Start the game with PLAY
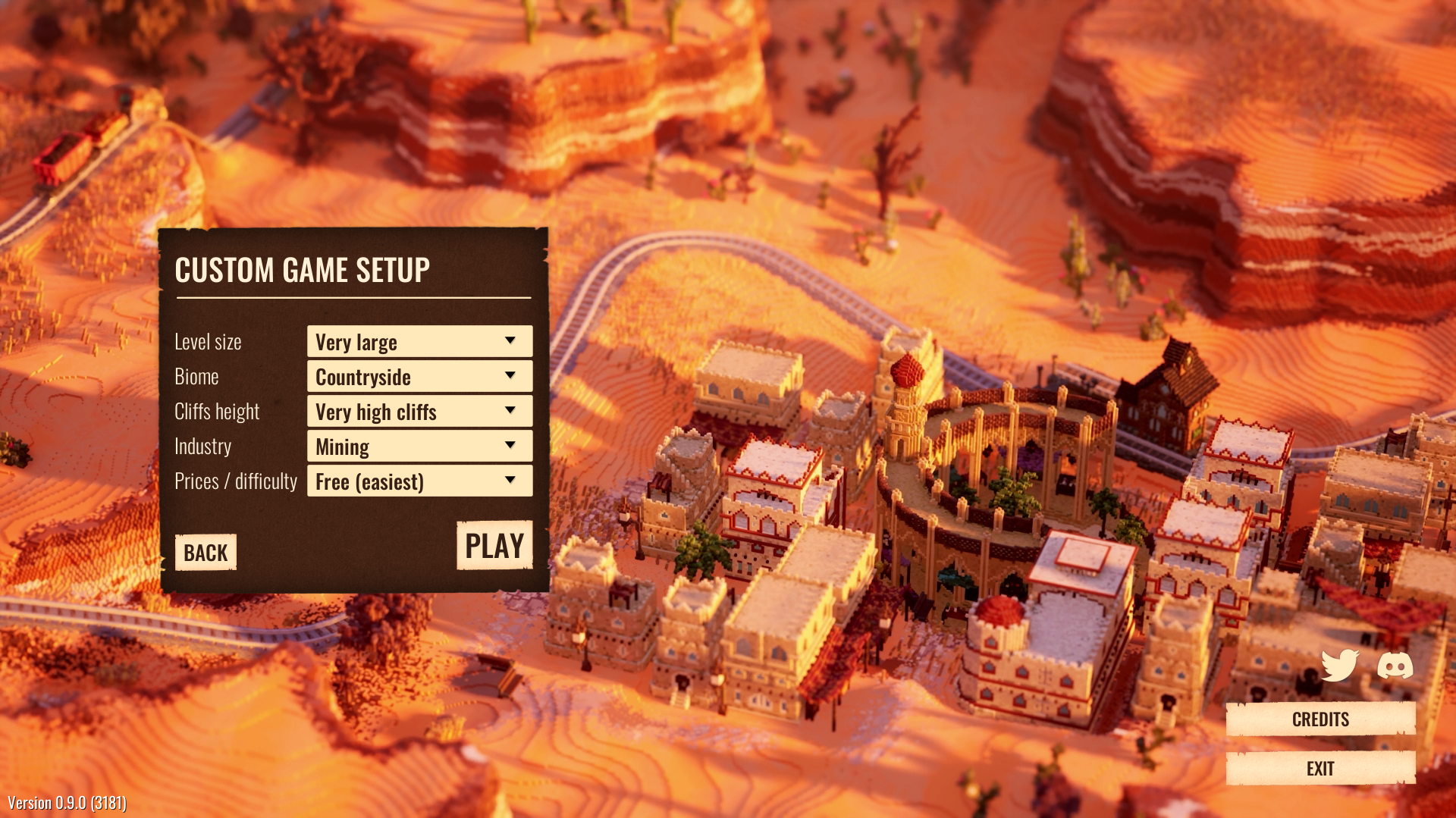This screenshot has height=818, width=1456. point(494,546)
